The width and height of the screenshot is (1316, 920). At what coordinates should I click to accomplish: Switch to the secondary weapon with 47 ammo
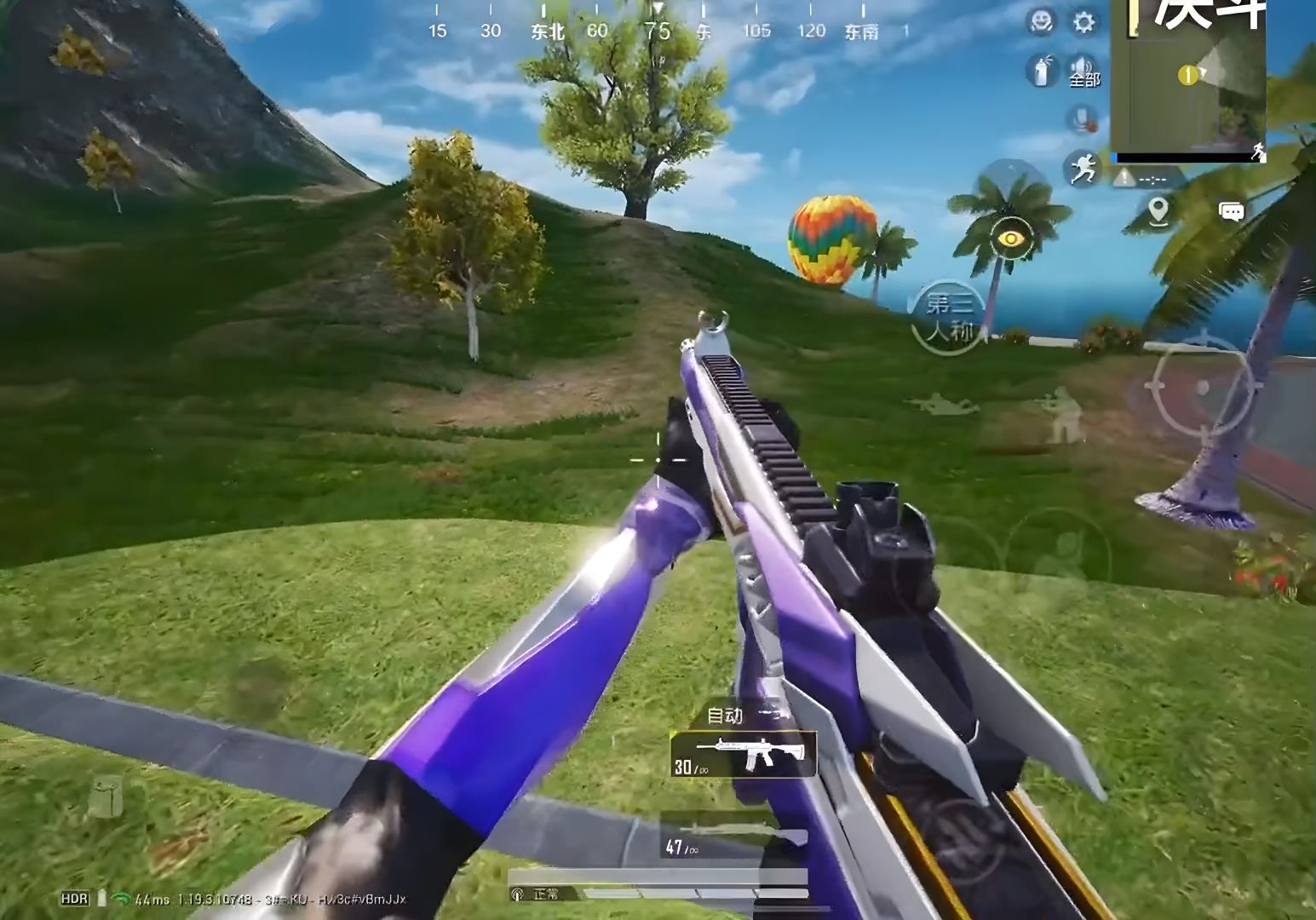[x=734, y=837]
